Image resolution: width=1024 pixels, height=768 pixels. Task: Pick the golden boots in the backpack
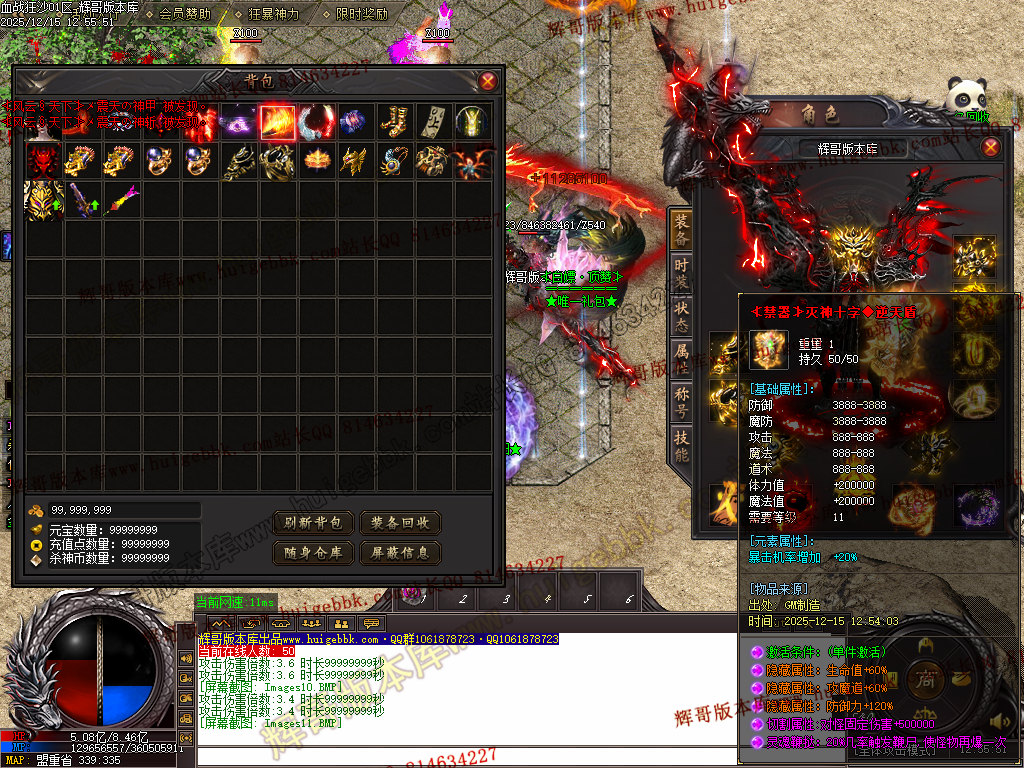394,122
